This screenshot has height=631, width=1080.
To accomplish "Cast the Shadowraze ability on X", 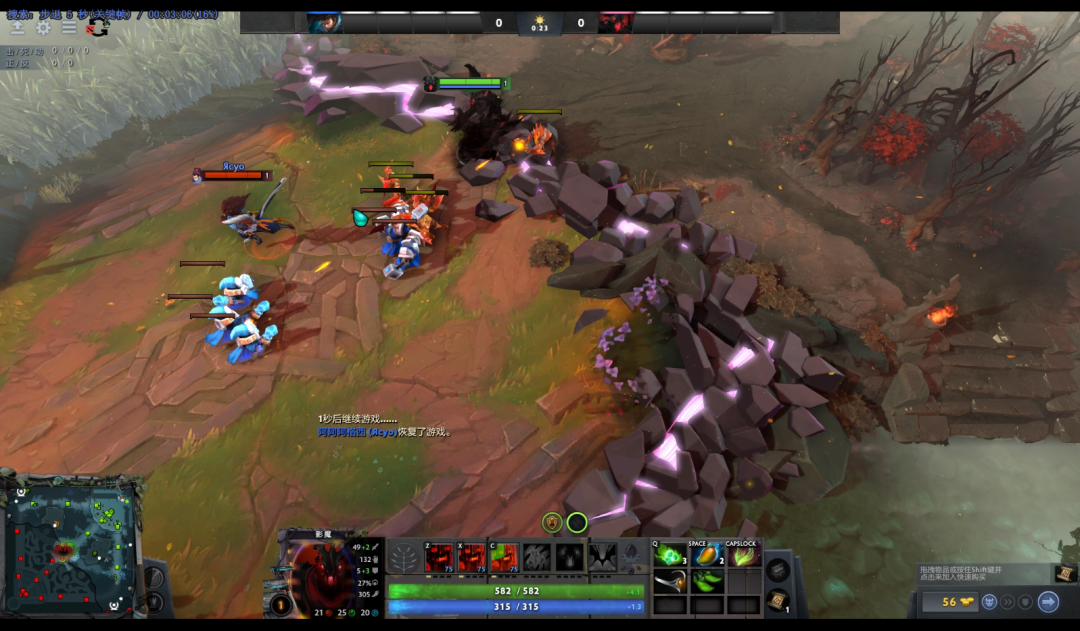I will point(472,558).
